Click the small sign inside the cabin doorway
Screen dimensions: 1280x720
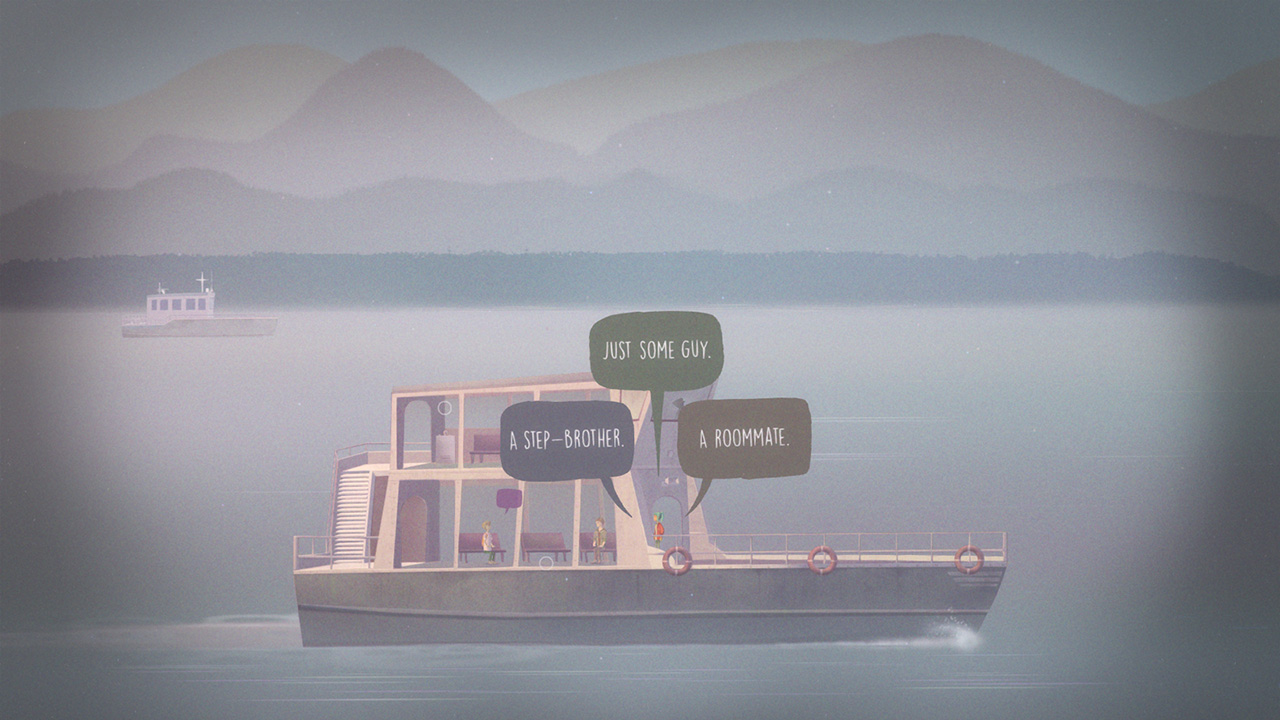coord(670,481)
